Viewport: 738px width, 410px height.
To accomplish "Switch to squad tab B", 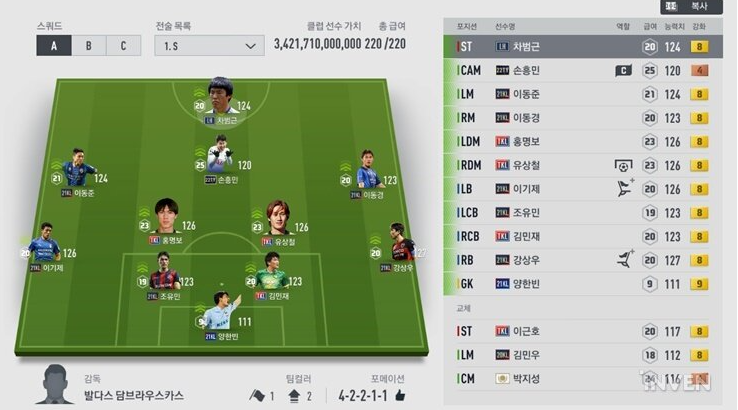I will 88,45.
